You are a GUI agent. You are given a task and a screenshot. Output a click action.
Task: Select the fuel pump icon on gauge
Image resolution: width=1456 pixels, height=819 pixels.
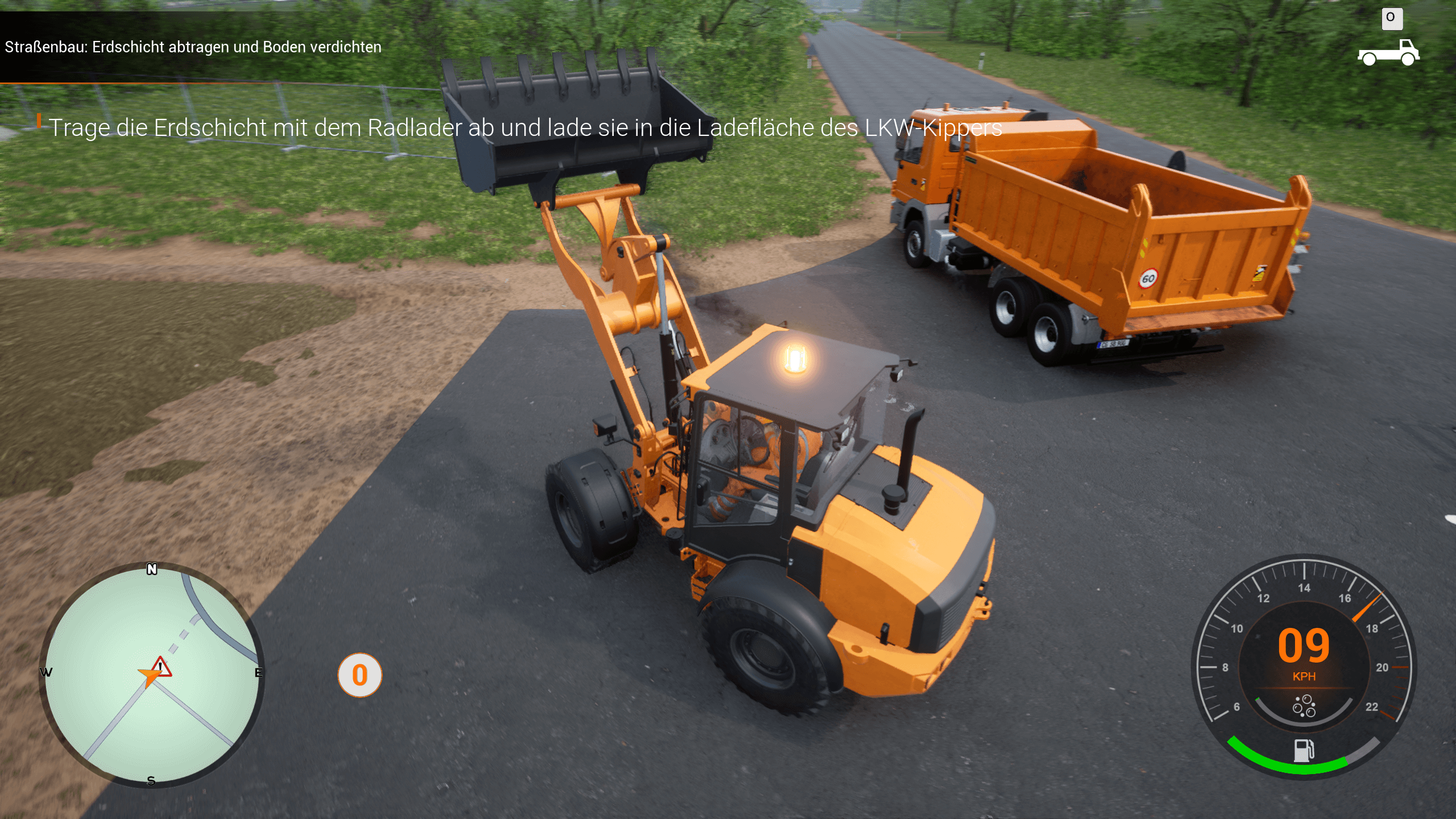pyautogui.click(x=1304, y=750)
